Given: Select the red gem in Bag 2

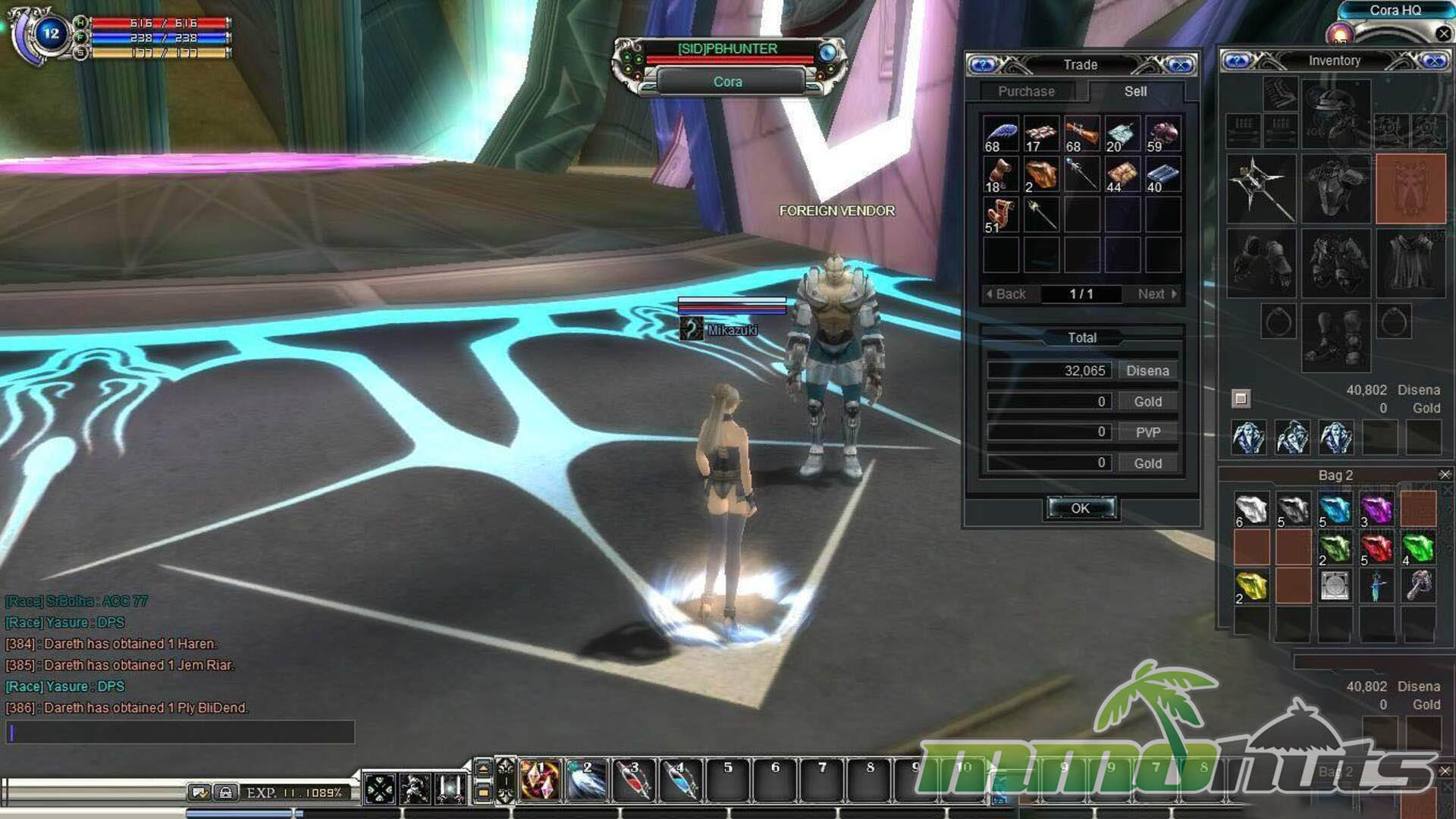Looking at the screenshot, I should click(1376, 548).
